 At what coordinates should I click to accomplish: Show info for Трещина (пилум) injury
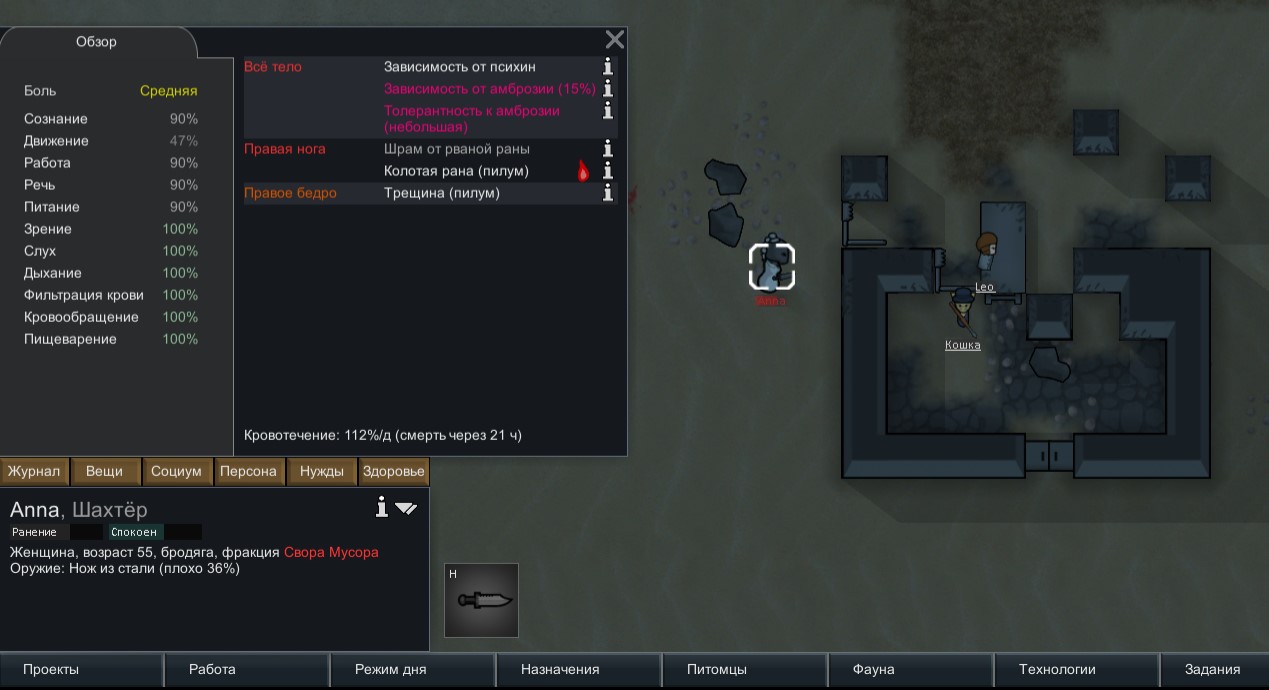click(607, 193)
